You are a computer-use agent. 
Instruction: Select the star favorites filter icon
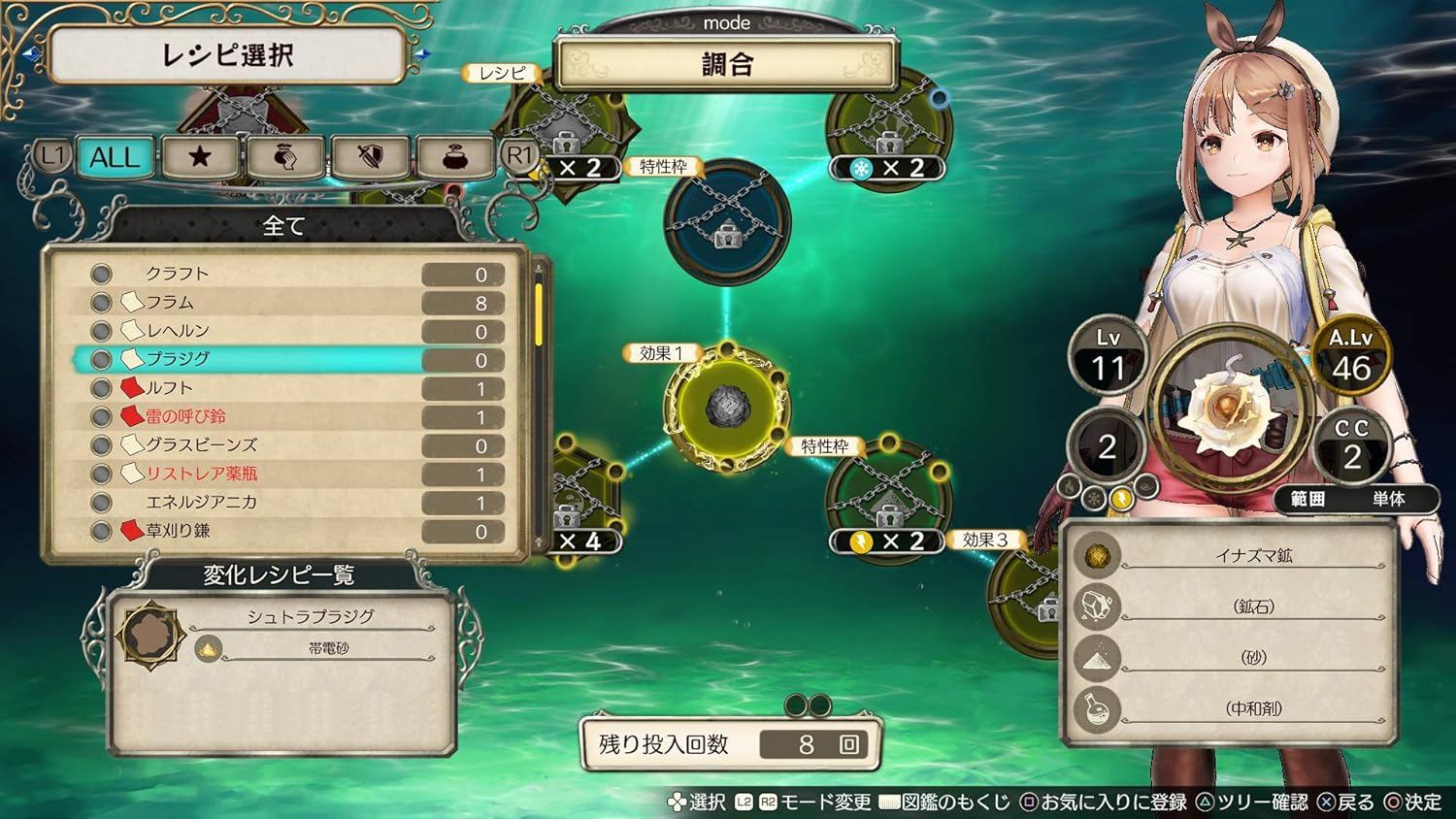pos(199,157)
